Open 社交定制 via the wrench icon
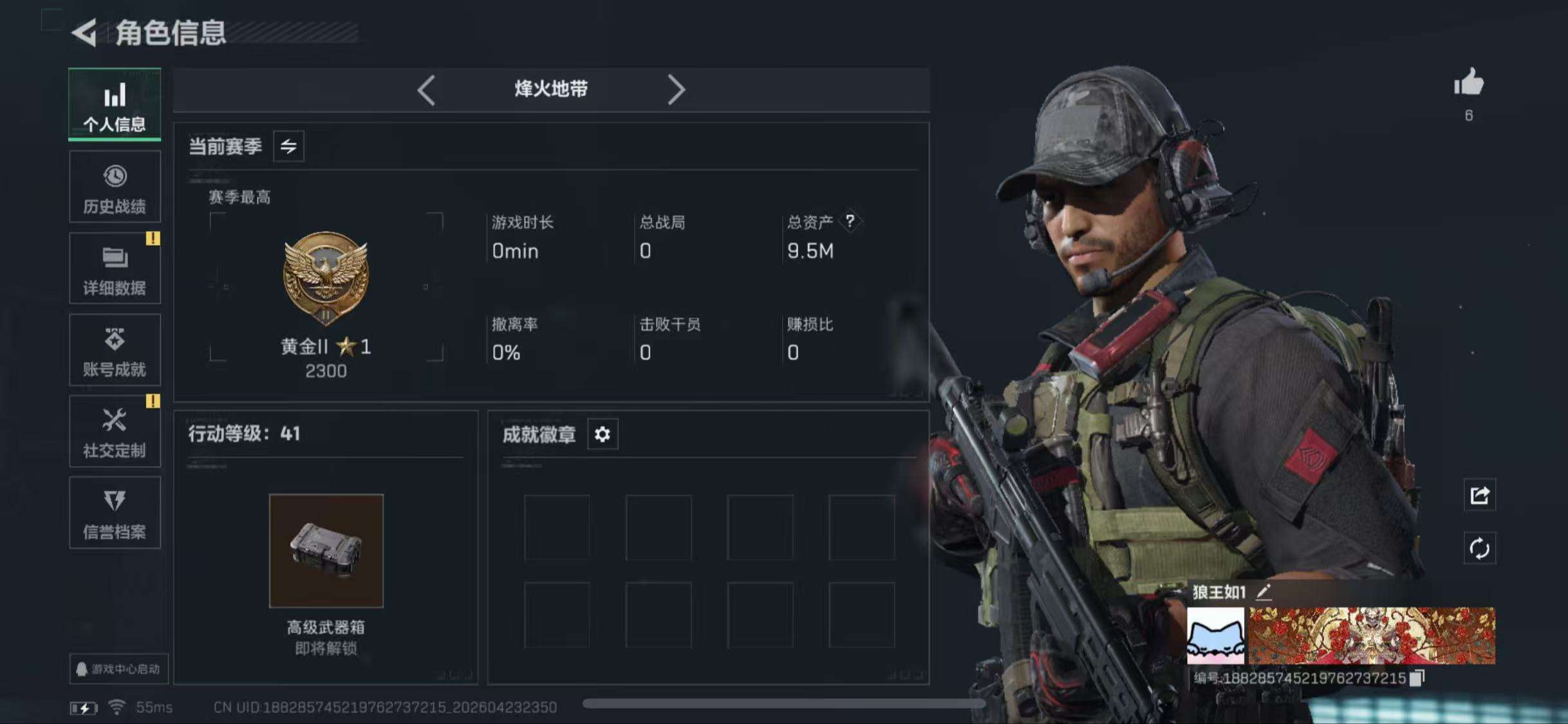 115,430
